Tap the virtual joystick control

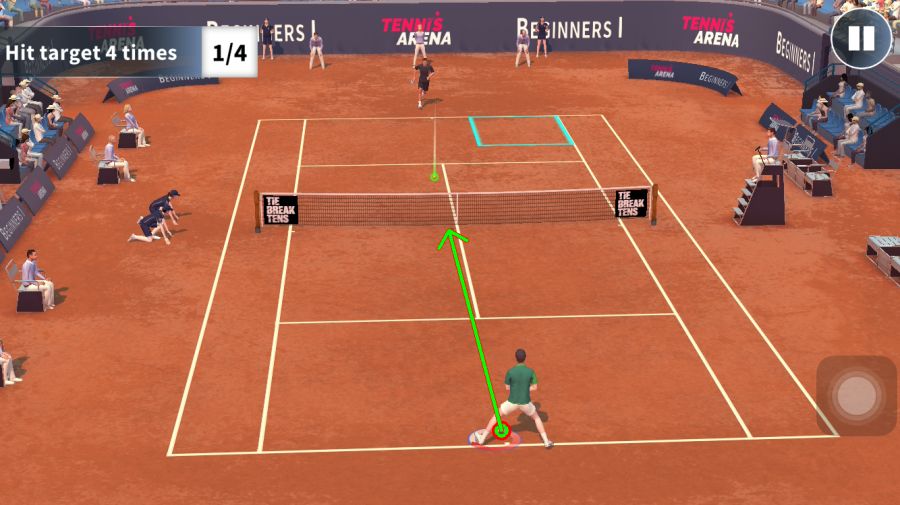pyautogui.click(x=856, y=396)
